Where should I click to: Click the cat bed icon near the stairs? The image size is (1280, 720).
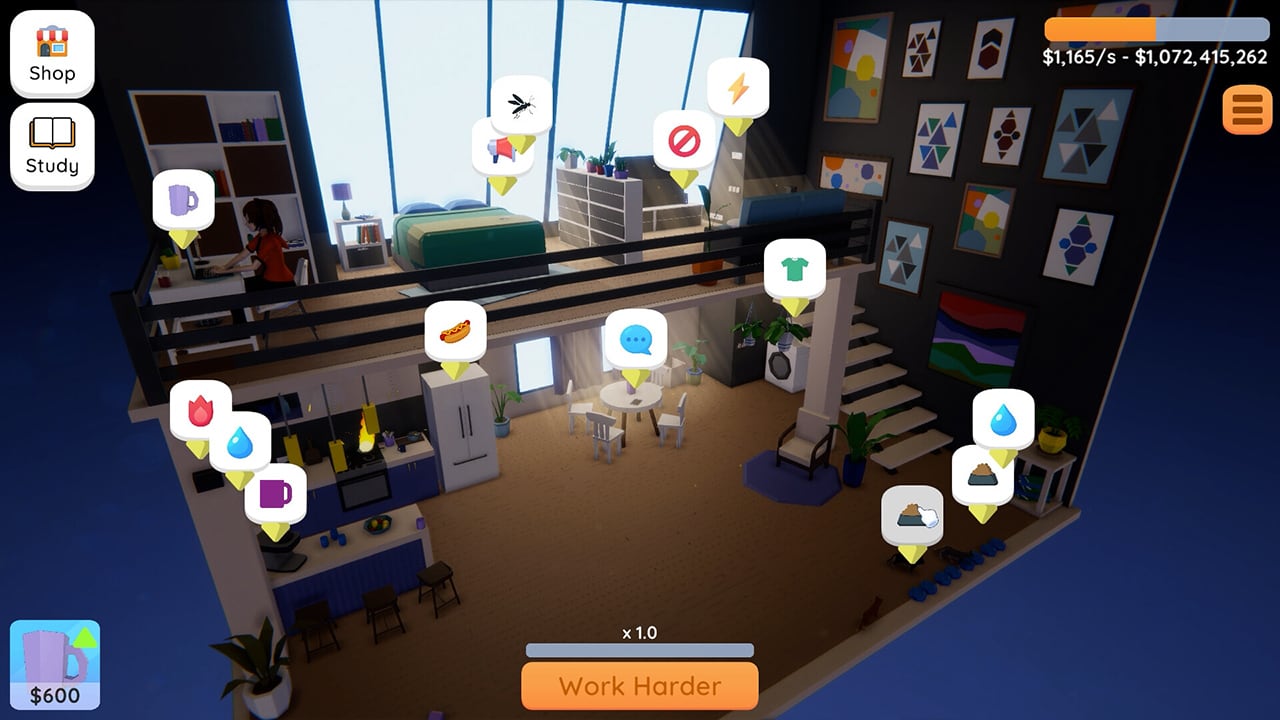click(911, 513)
